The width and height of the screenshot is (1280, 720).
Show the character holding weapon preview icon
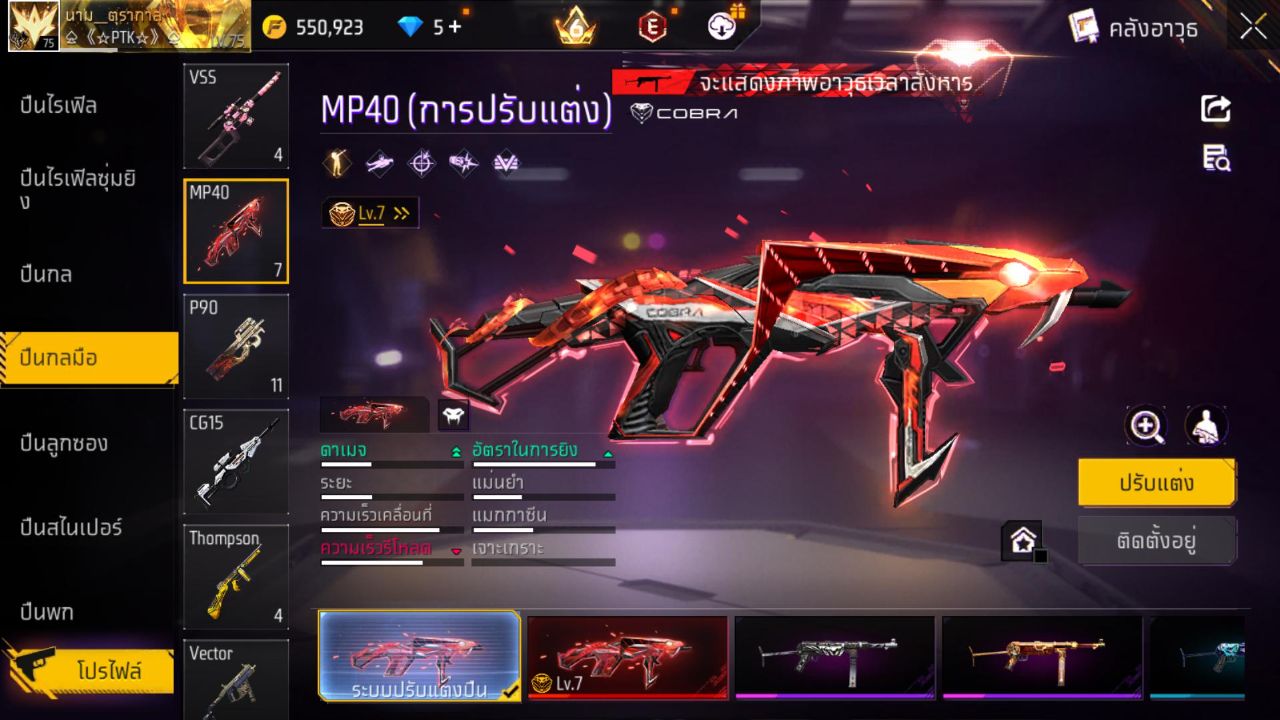(1205, 426)
